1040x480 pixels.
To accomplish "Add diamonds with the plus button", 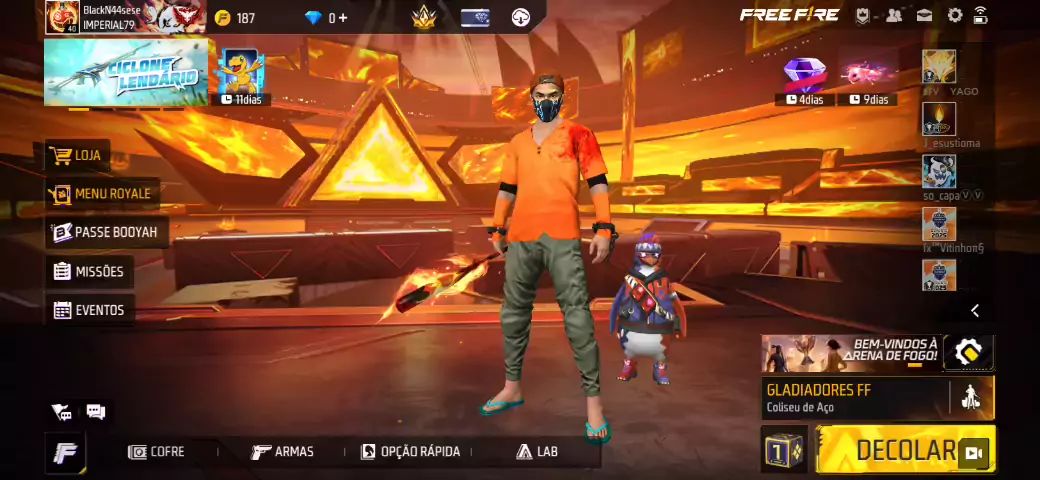I will tap(343, 18).
